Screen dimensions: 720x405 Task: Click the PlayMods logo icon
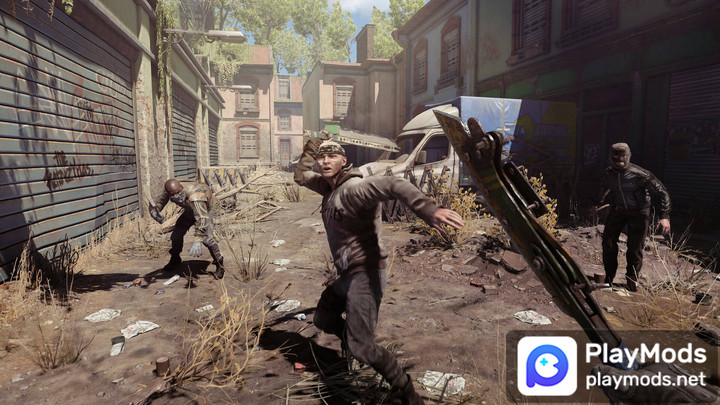pos(547,366)
